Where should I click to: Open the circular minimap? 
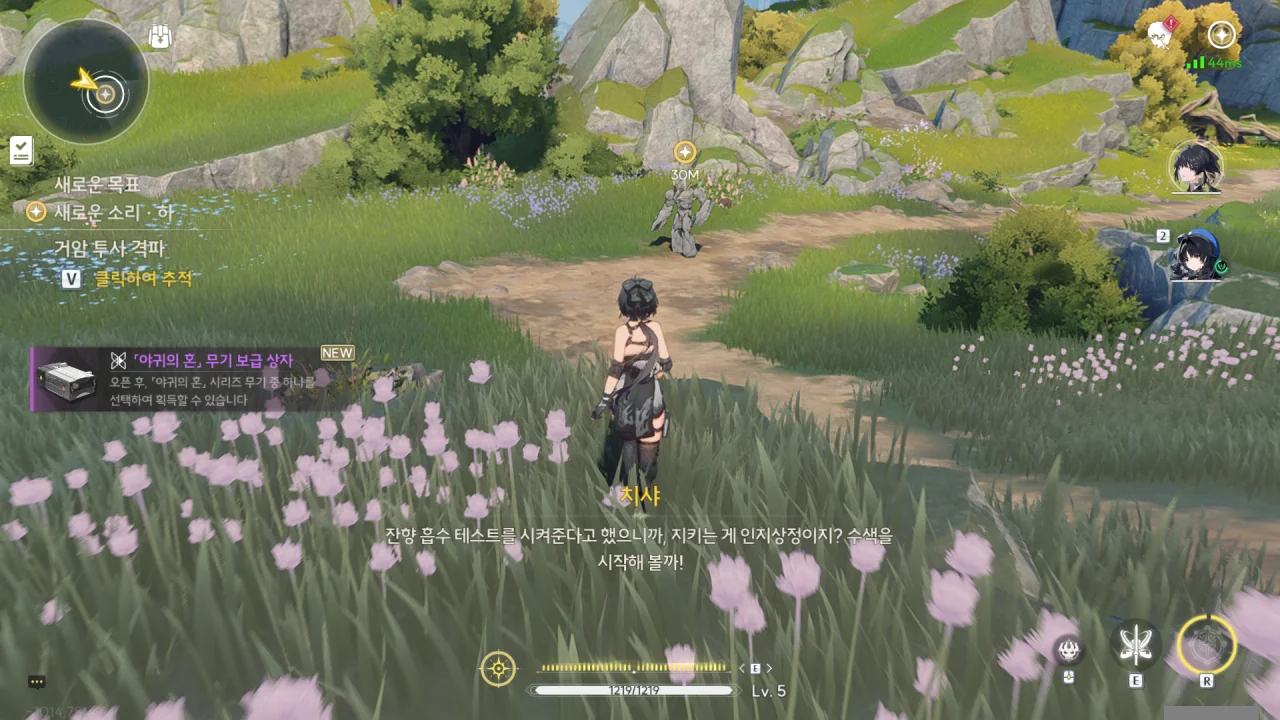[x=86, y=83]
